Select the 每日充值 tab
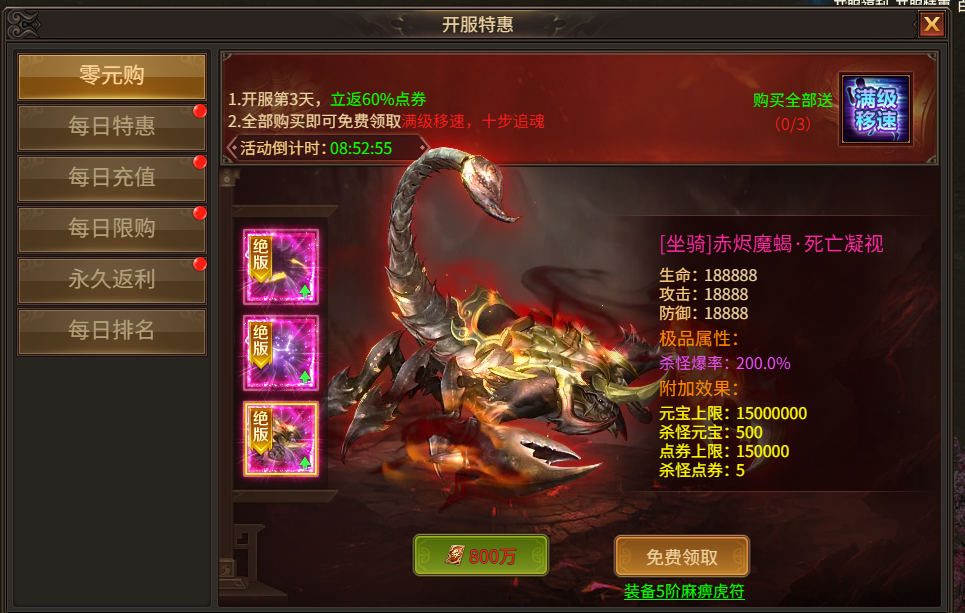The image size is (965, 613). [x=112, y=178]
